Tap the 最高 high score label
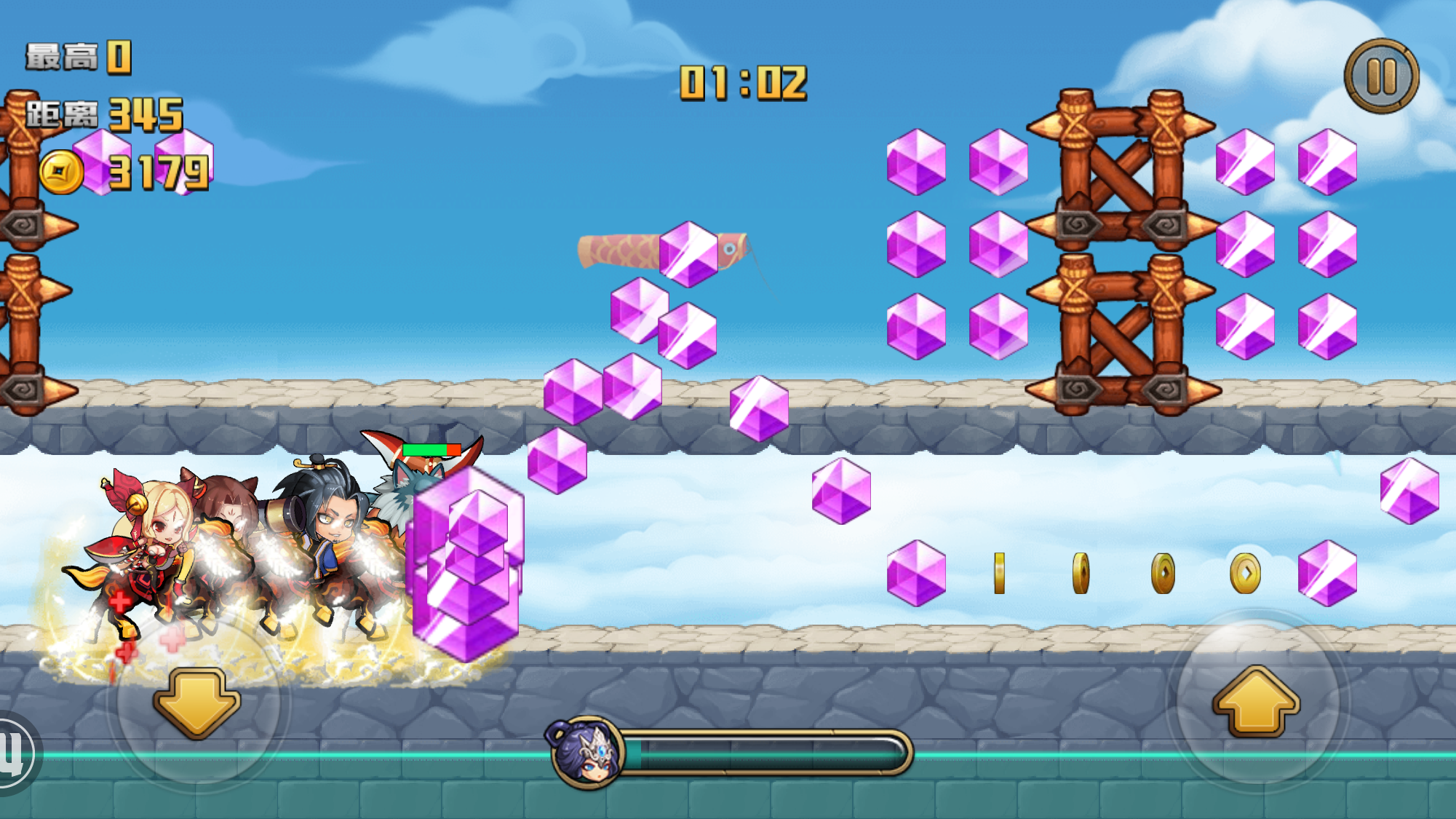 pyautogui.click(x=62, y=57)
